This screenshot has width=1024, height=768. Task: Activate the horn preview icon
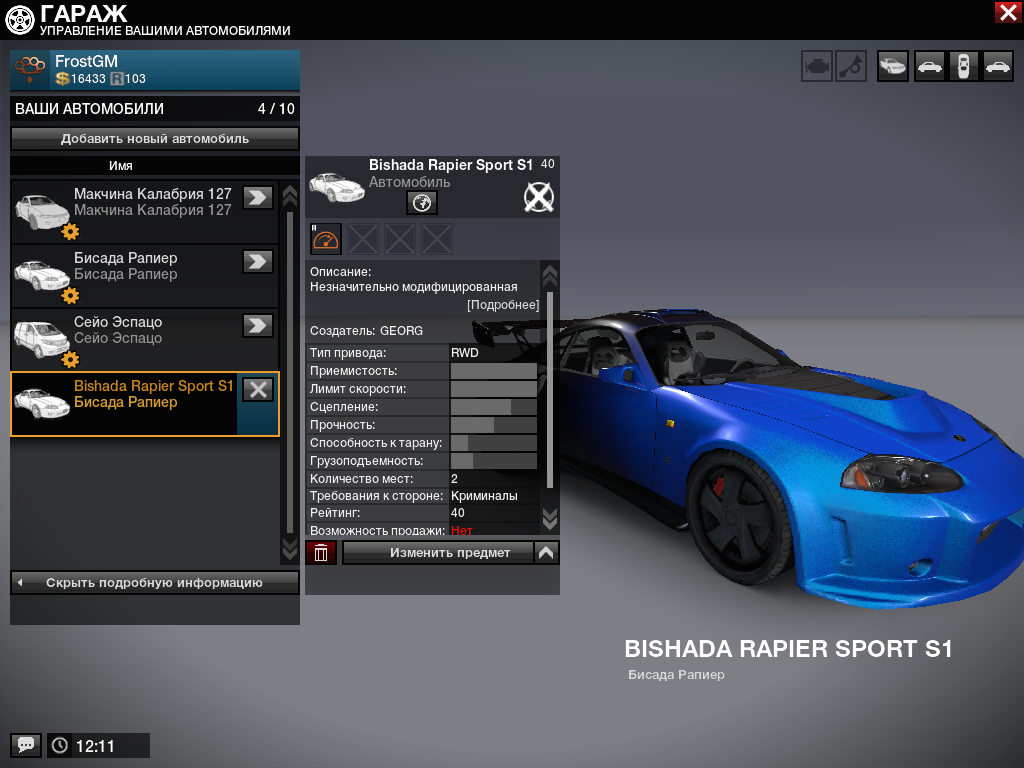(851, 66)
